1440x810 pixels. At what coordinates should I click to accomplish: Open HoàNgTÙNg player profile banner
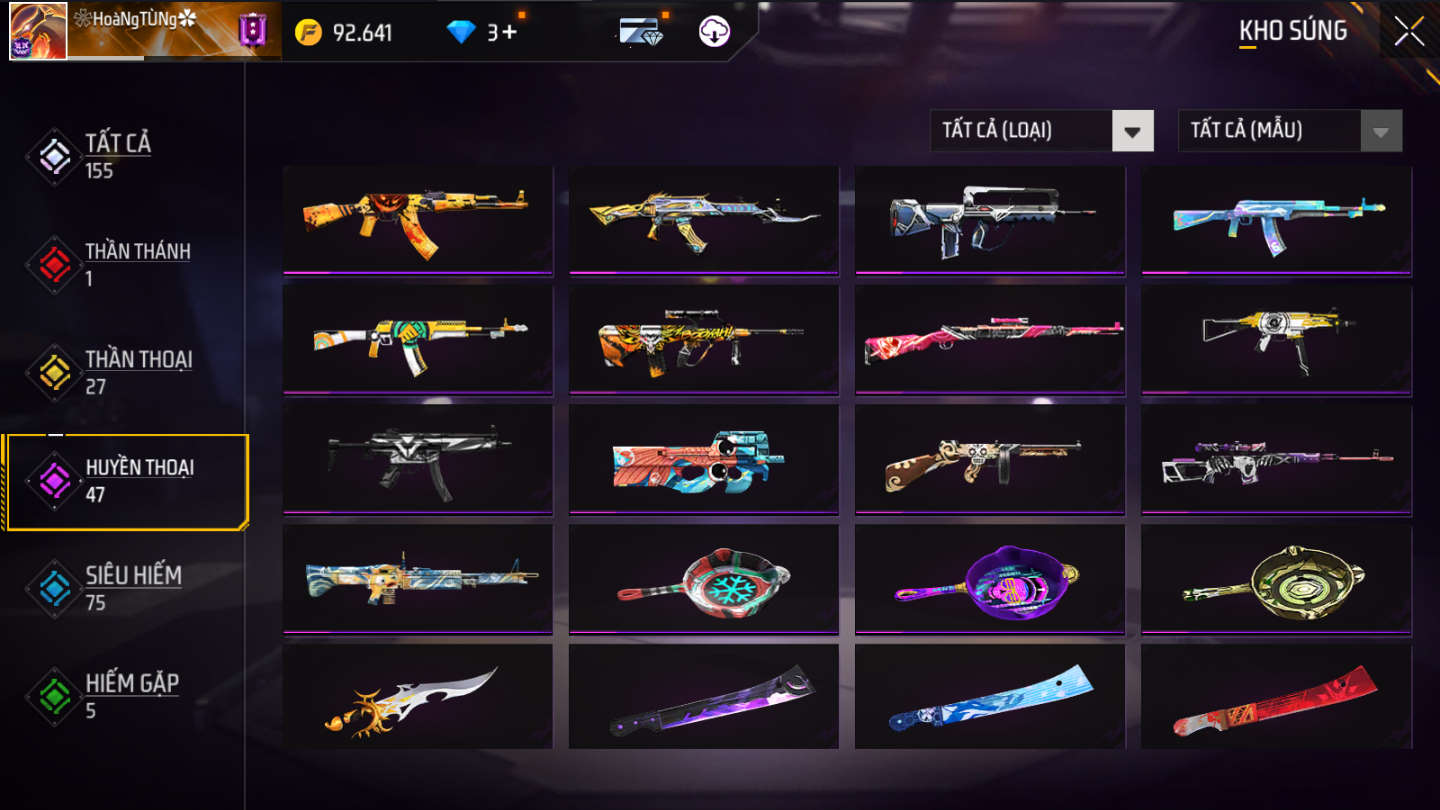(x=140, y=30)
